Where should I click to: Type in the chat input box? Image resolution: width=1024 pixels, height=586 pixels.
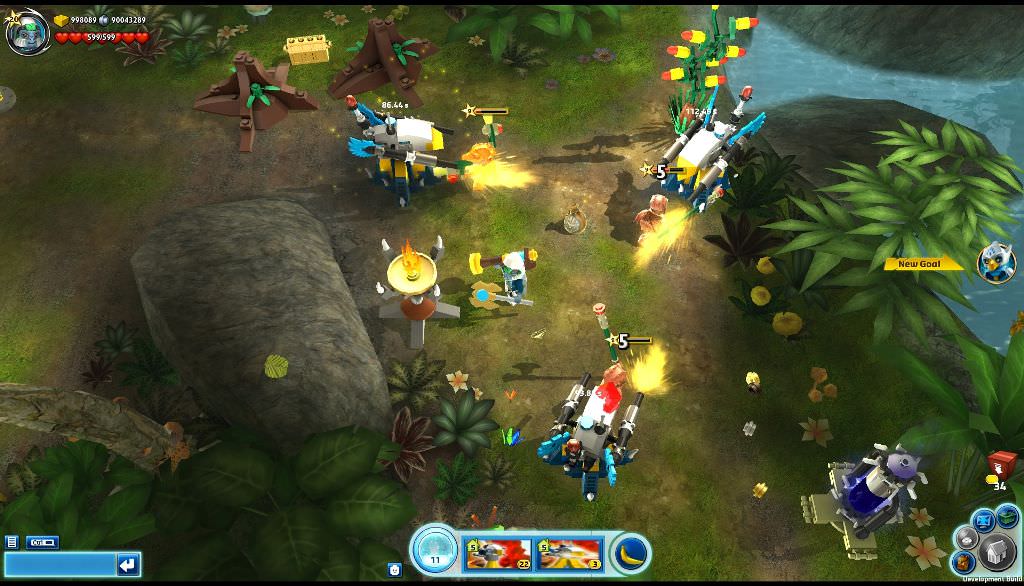(x=60, y=565)
